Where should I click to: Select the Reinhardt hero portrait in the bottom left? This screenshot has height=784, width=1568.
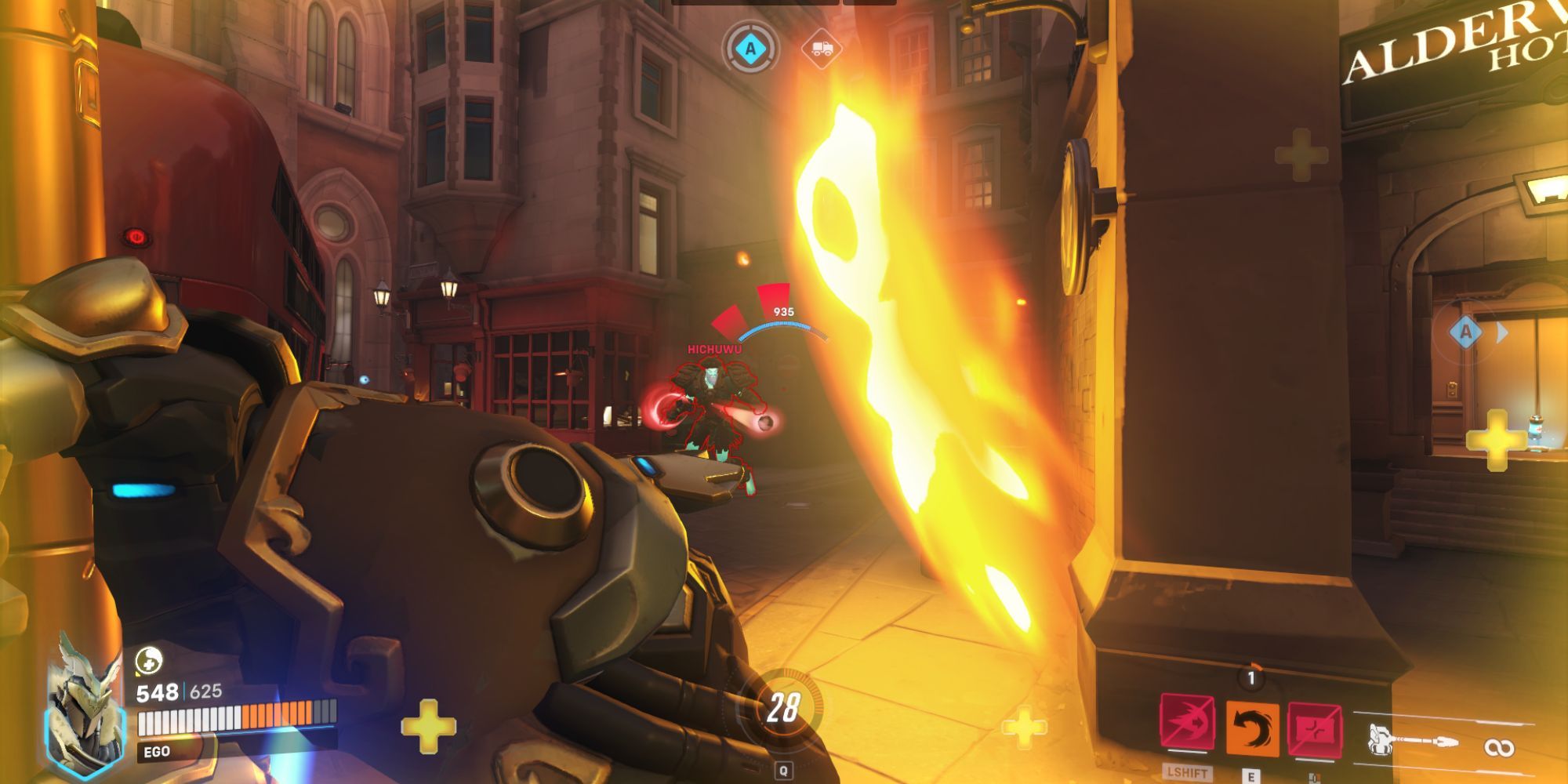82,711
